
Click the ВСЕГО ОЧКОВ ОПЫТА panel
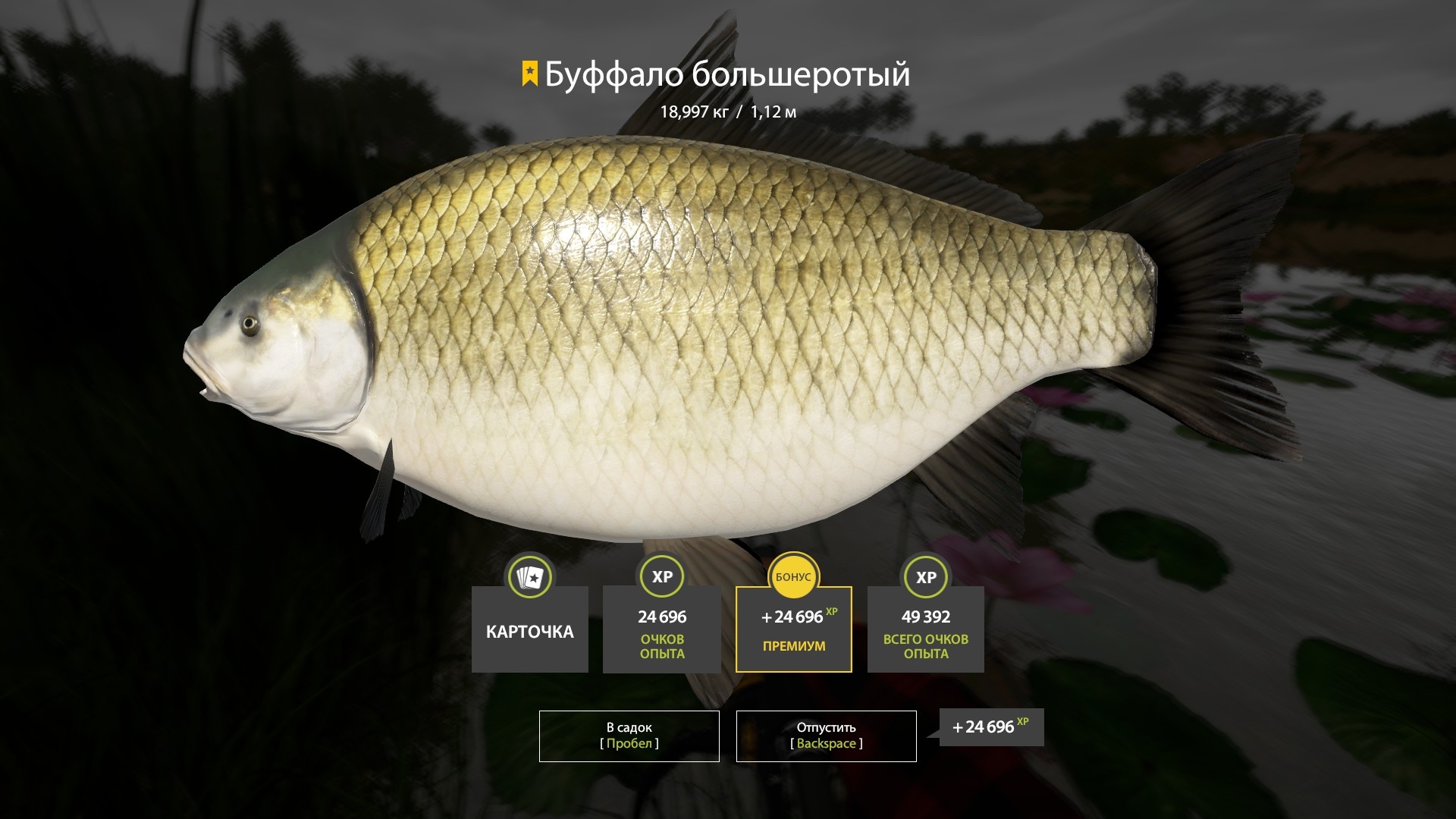(925, 629)
